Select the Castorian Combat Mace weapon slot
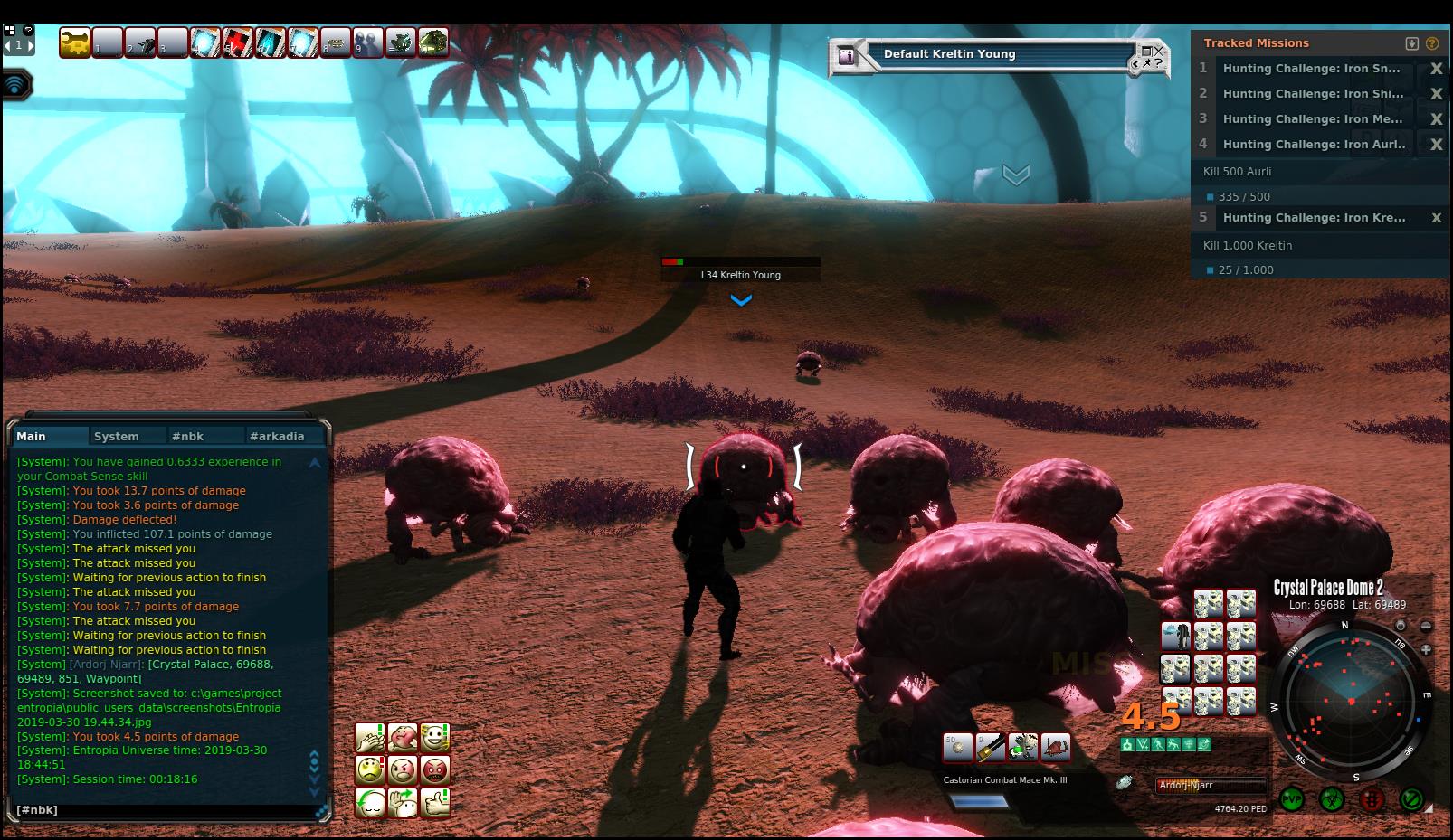Image resolution: width=1453 pixels, height=840 pixels. click(990, 748)
